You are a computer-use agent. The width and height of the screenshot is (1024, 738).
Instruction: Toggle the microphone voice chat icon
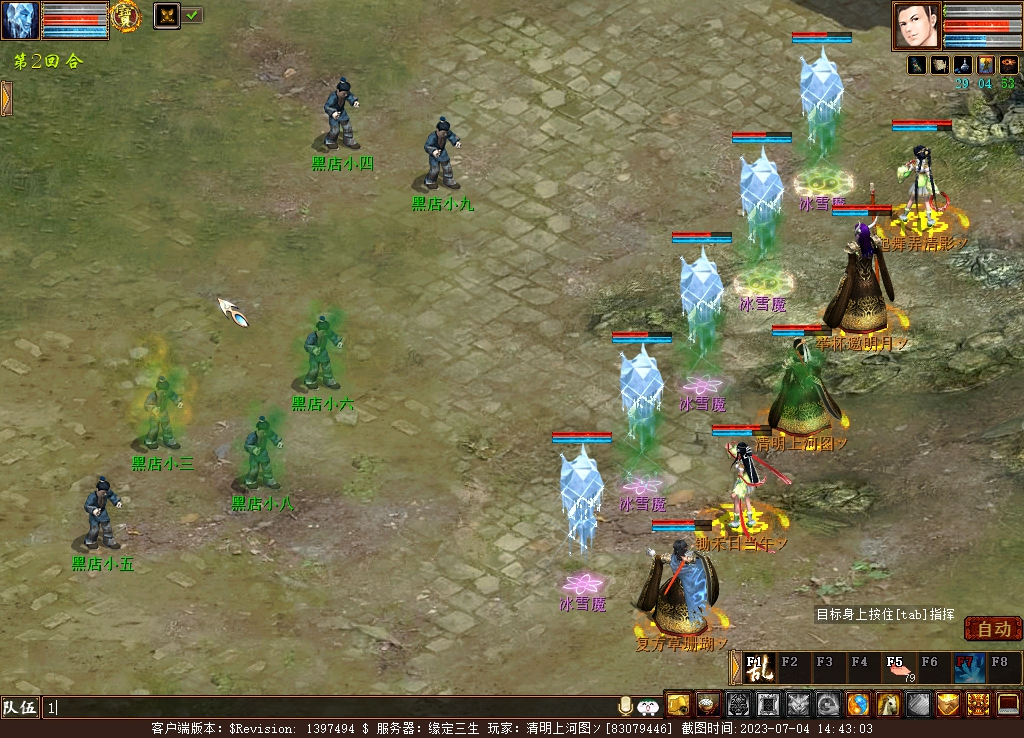point(626,706)
